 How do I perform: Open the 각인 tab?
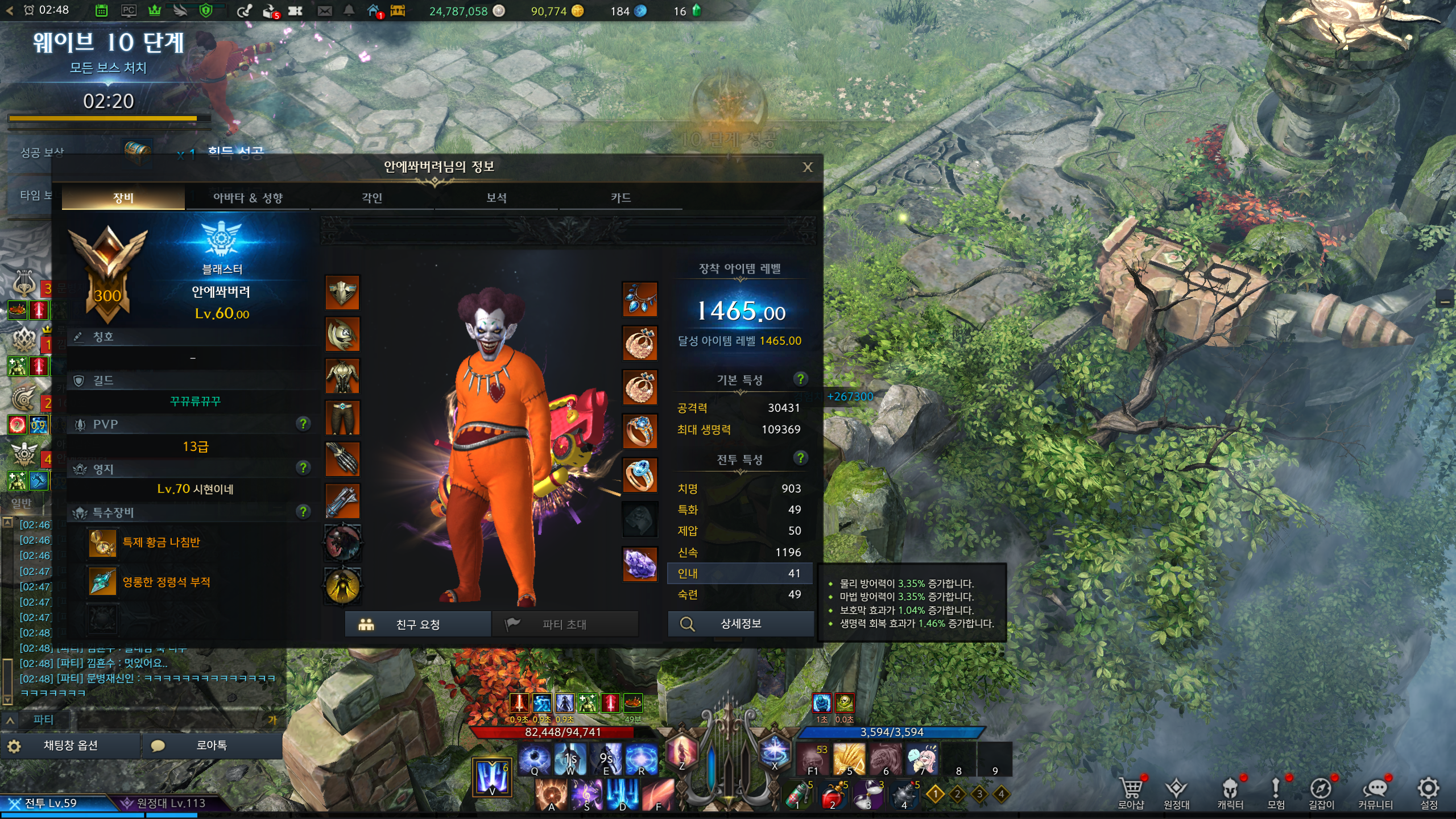[x=372, y=198]
